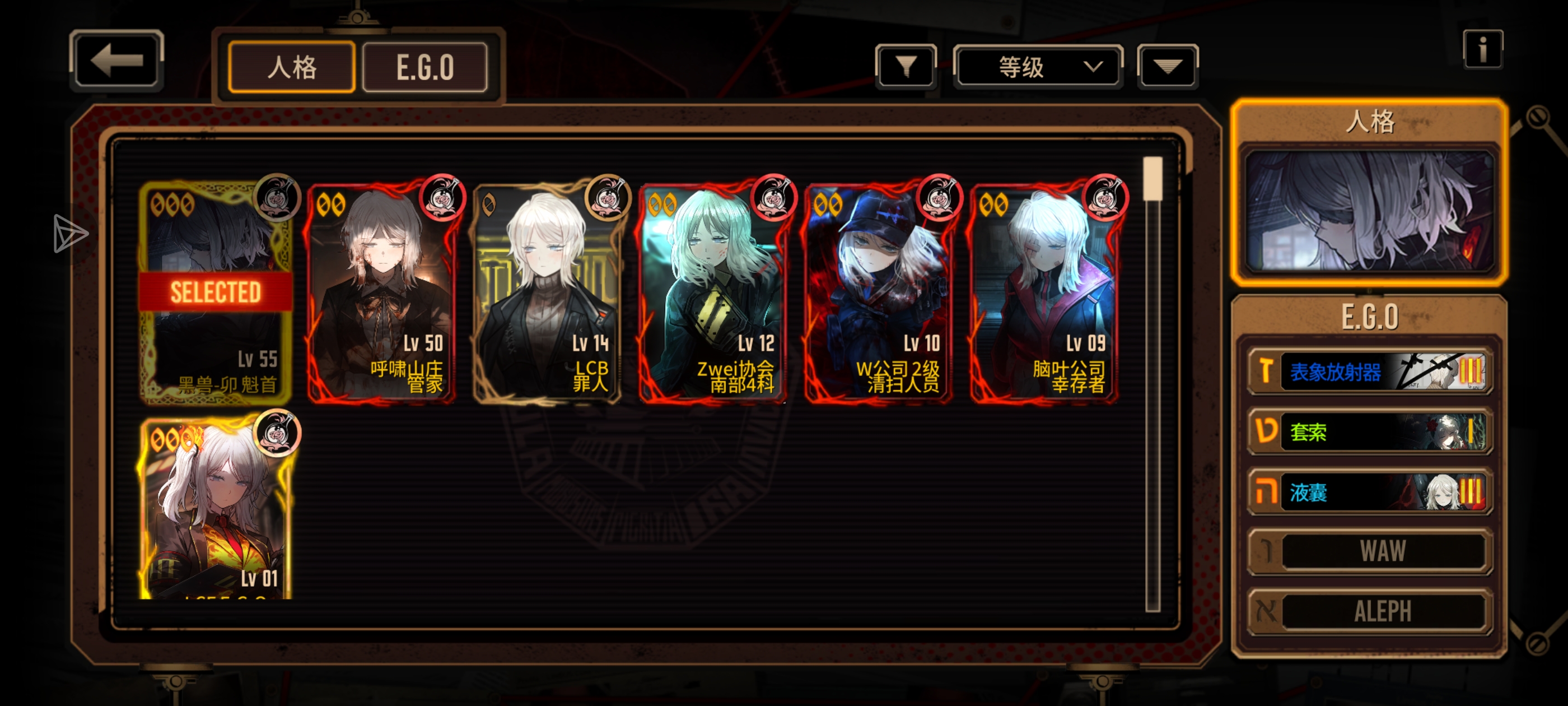Screen dimensions: 1568x706
Task: Open the info button
Action: pos(1482,49)
